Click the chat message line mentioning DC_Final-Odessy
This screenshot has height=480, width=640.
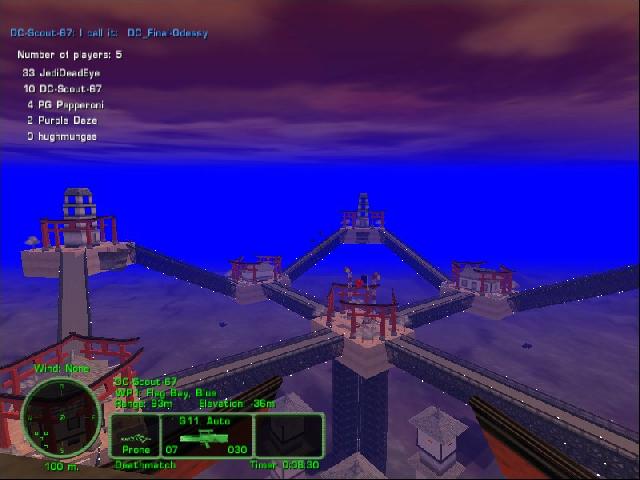pos(109,33)
